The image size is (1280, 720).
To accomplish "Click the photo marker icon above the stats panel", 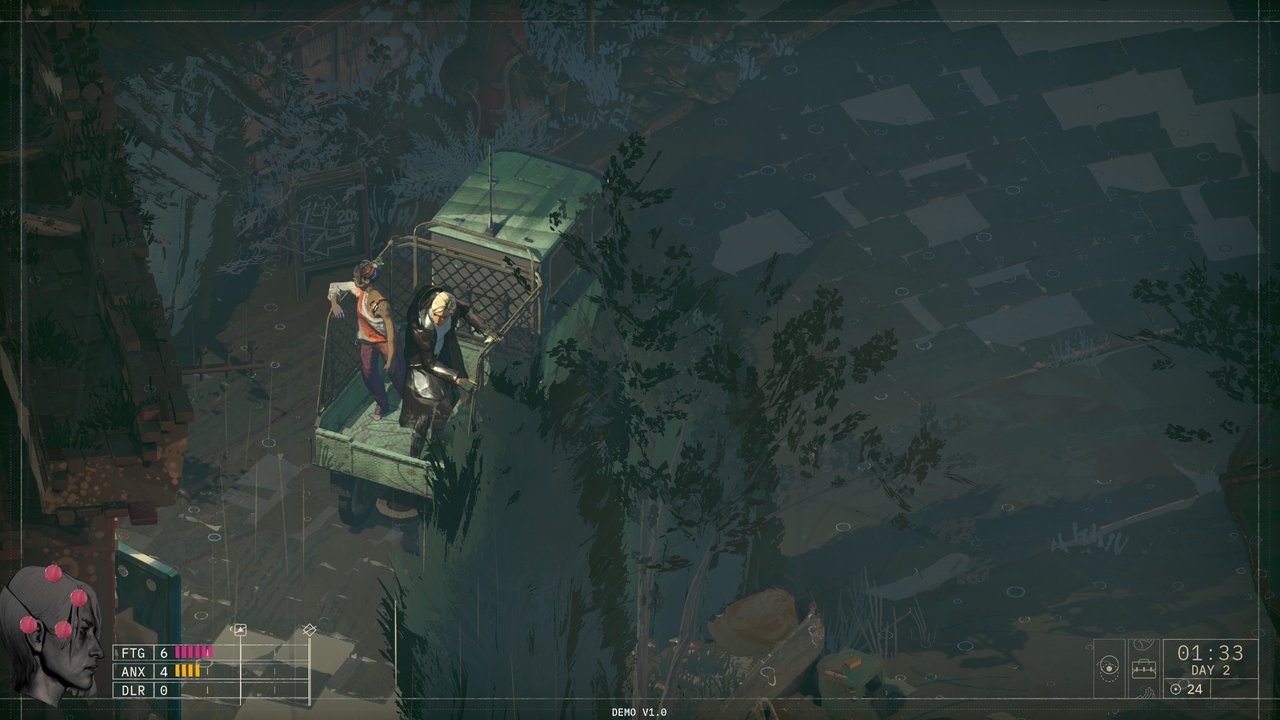I will [x=240, y=630].
